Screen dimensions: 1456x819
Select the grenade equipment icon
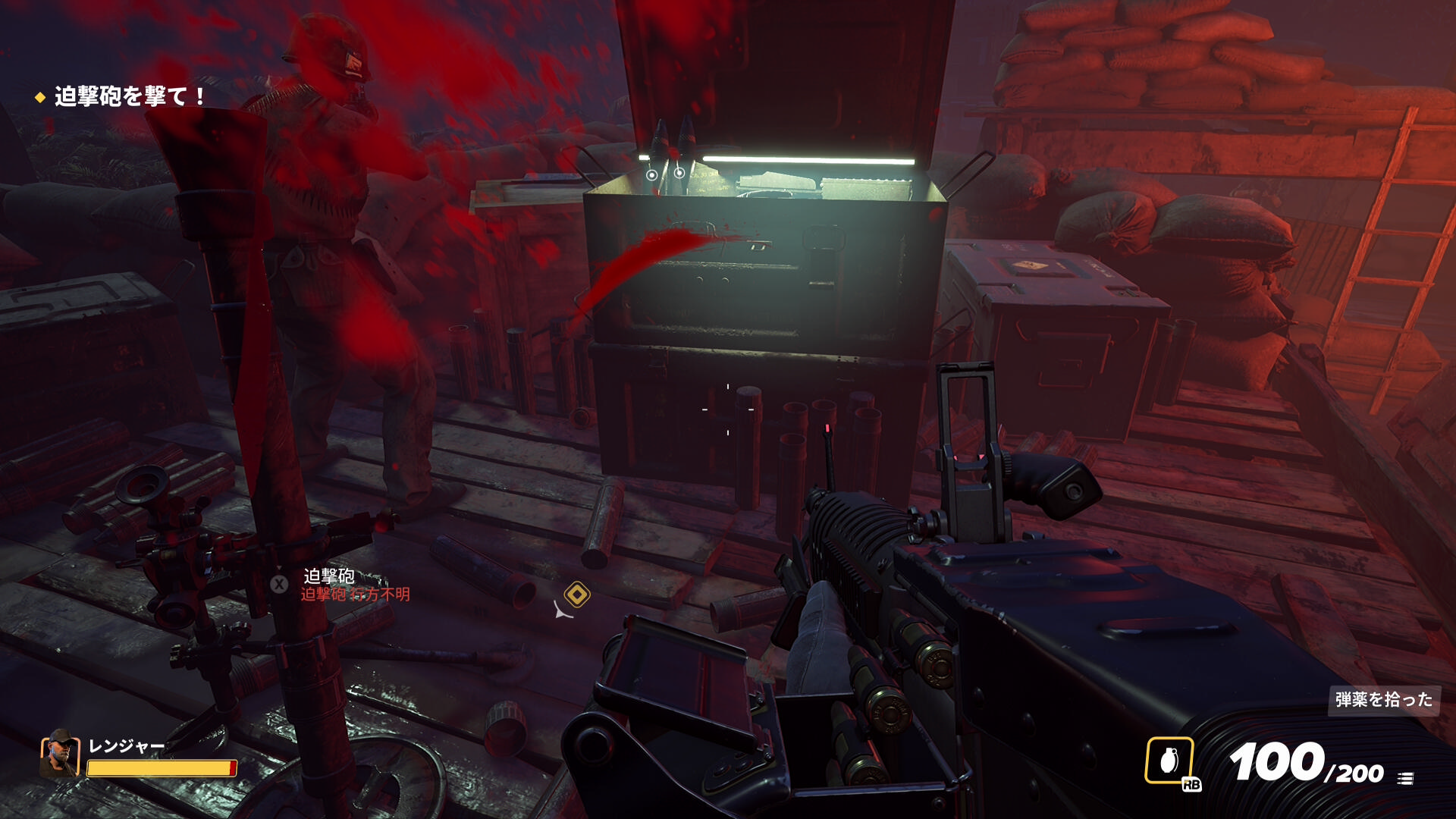[1169, 760]
